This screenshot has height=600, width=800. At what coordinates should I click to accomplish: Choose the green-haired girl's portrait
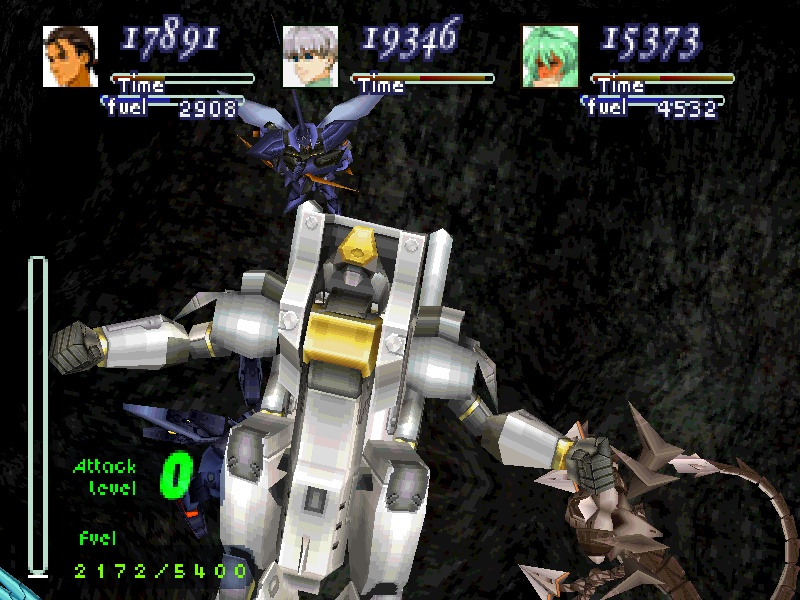(550, 57)
